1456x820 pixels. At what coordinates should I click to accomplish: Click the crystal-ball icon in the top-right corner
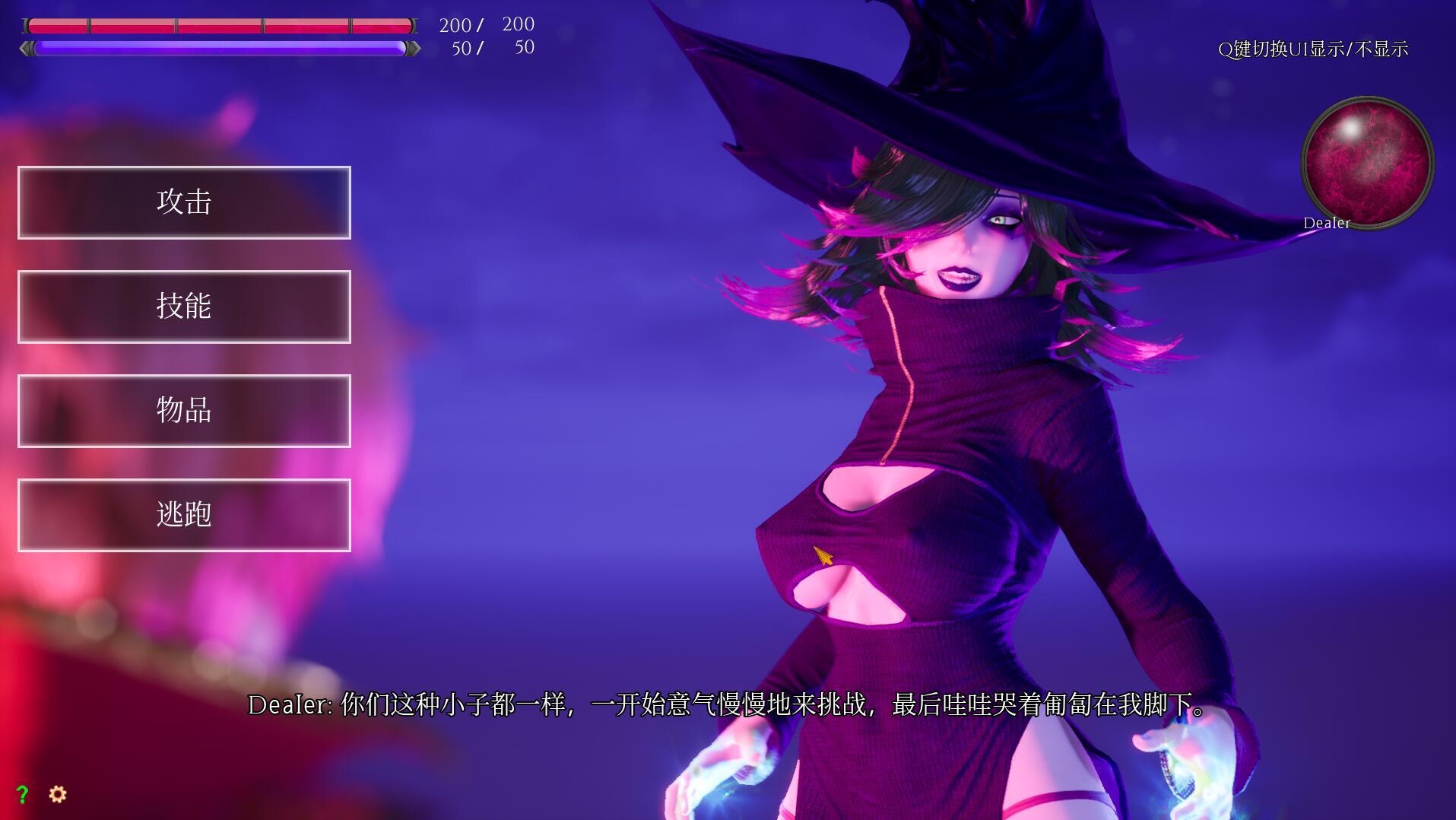point(1366,161)
